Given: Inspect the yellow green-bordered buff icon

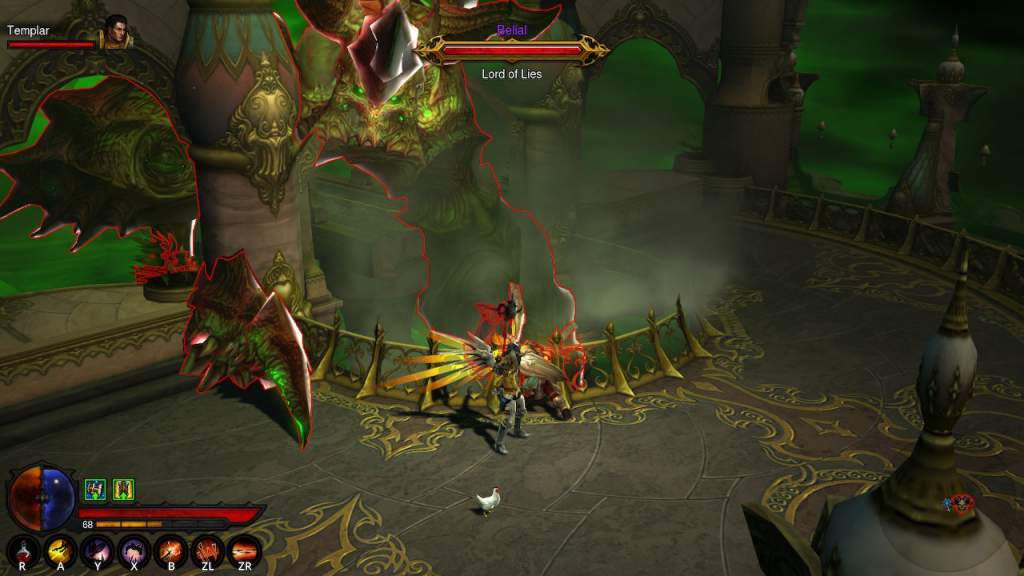Looking at the screenshot, I should 123,489.
